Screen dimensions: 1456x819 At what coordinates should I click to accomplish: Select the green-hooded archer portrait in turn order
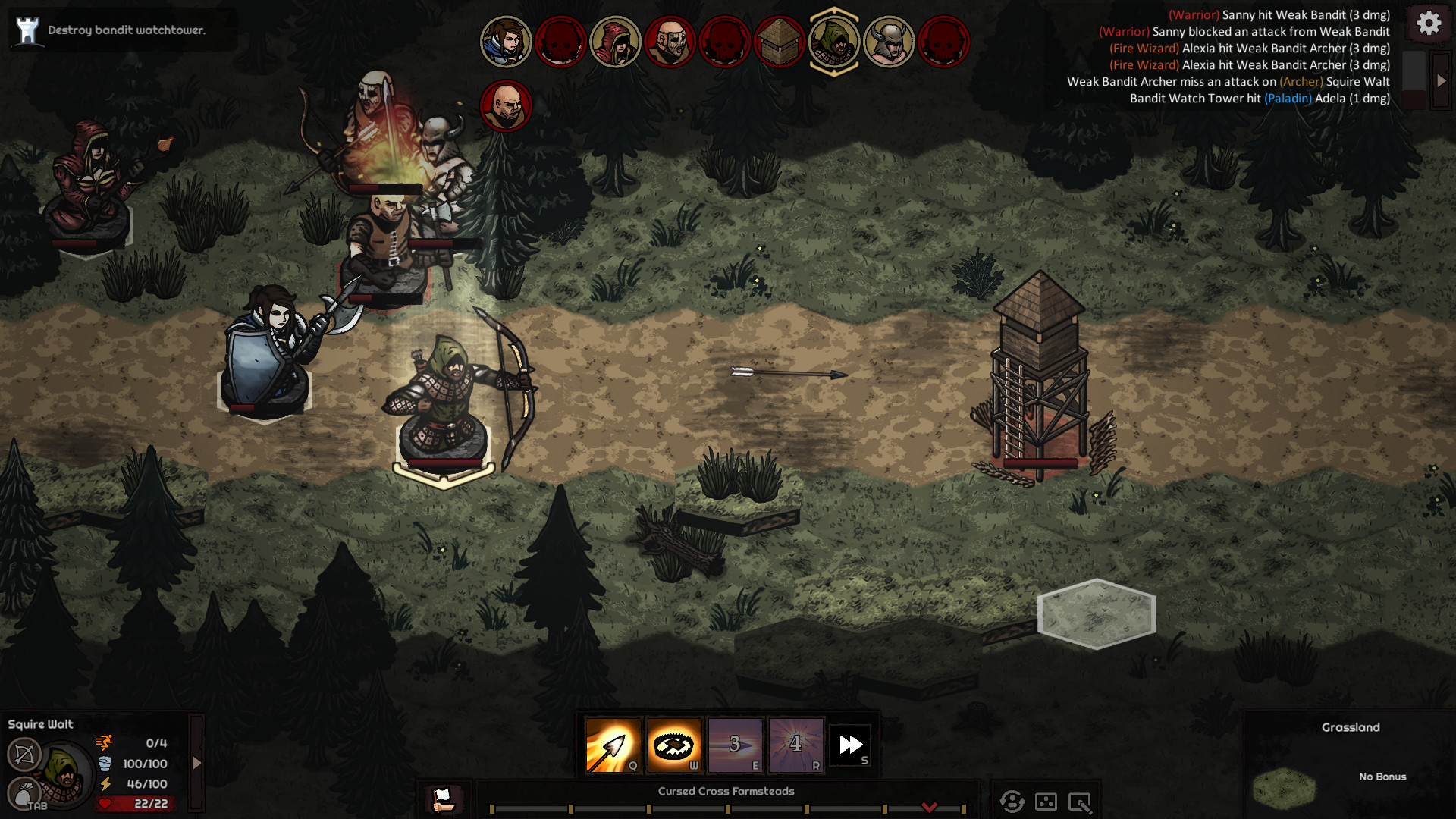click(834, 42)
